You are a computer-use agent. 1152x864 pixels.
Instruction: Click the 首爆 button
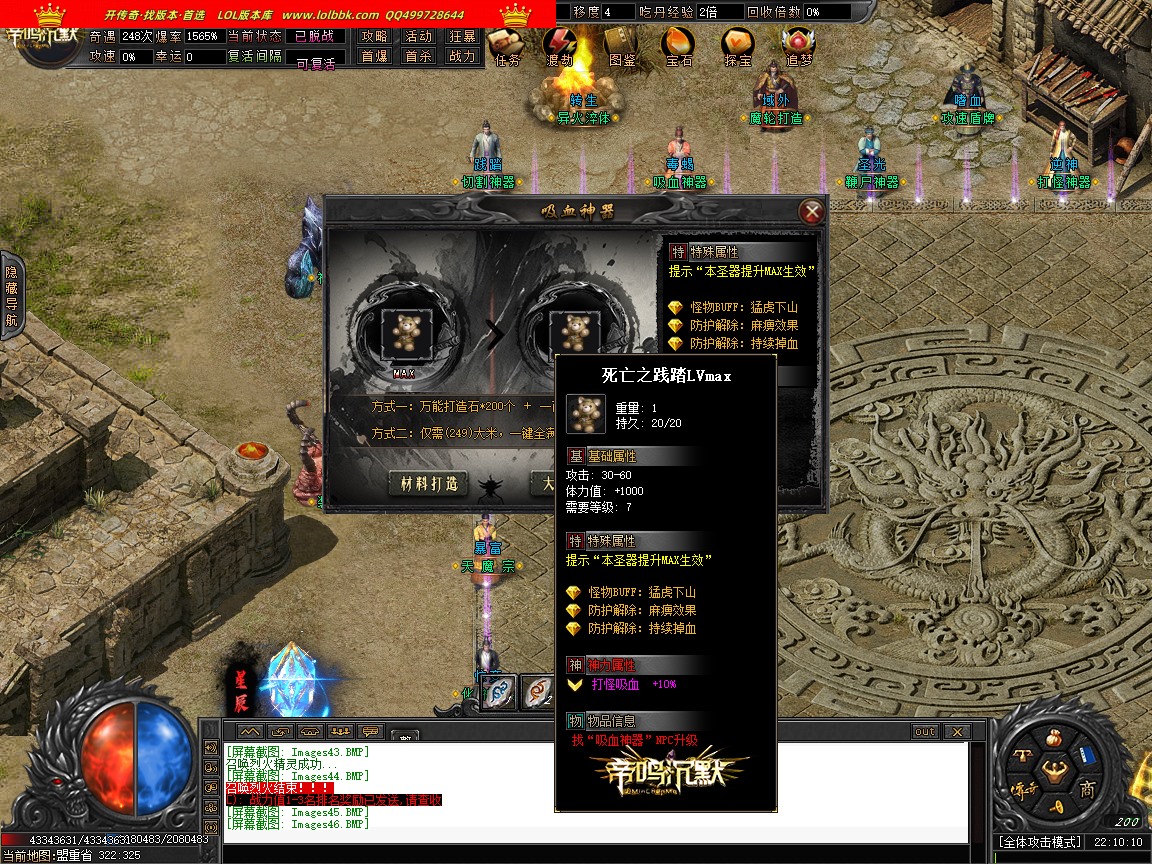click(x=375, y=56)
